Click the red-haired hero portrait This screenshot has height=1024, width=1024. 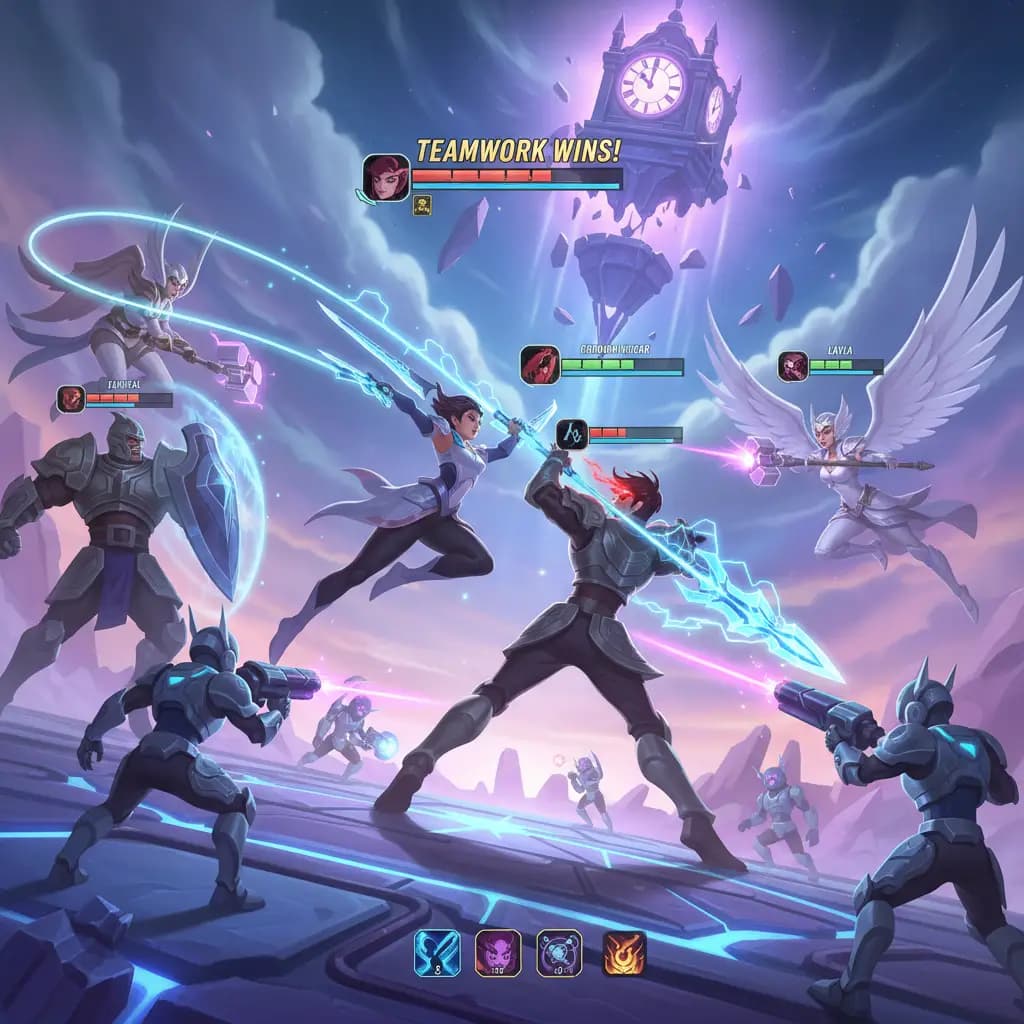point(386,178)
